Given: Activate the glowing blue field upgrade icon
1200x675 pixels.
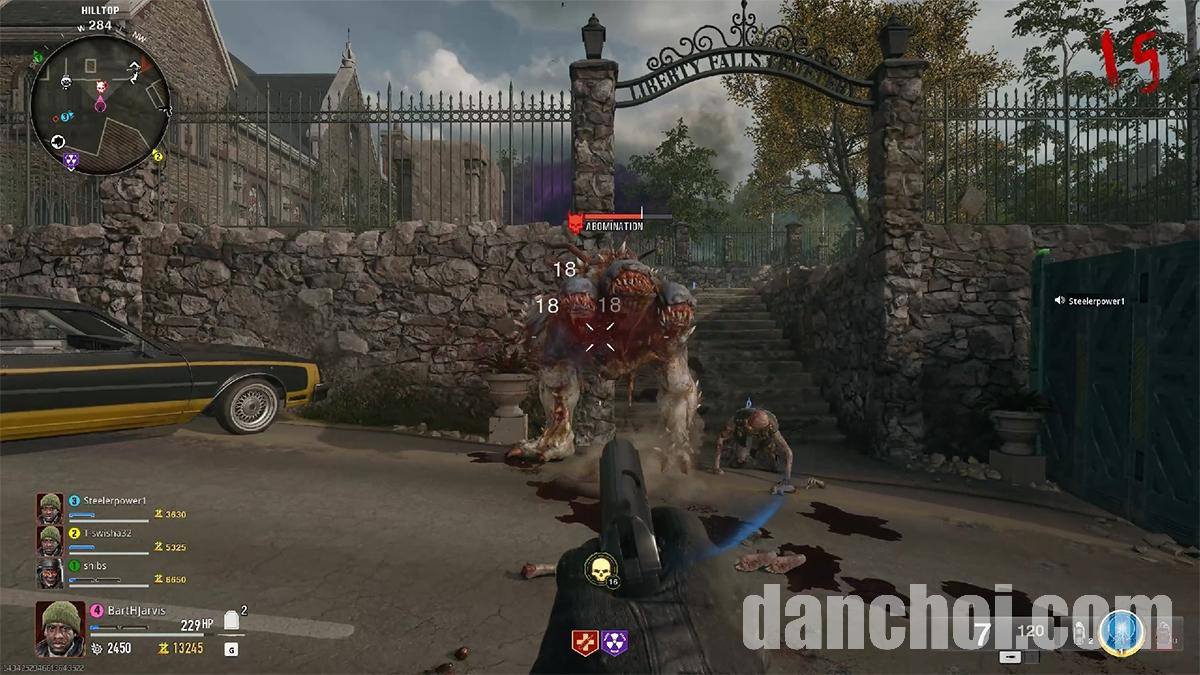Looking at the screenshot, I should [x=1122, y=632].
